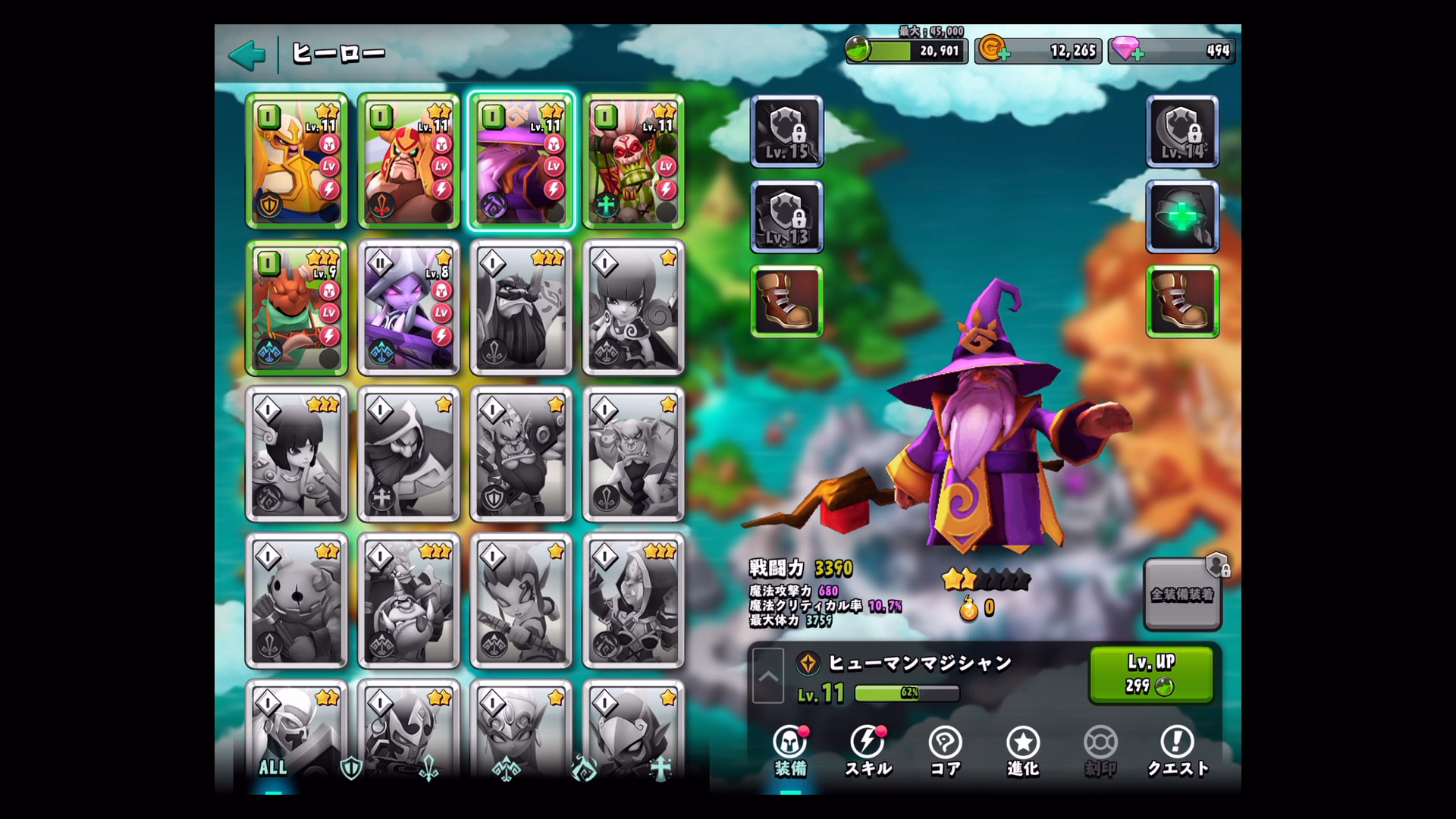This screenshot has width=1456, height=819.
Task: Select the locked Lv. 15 equipment slot
Action: click(786, 131)
